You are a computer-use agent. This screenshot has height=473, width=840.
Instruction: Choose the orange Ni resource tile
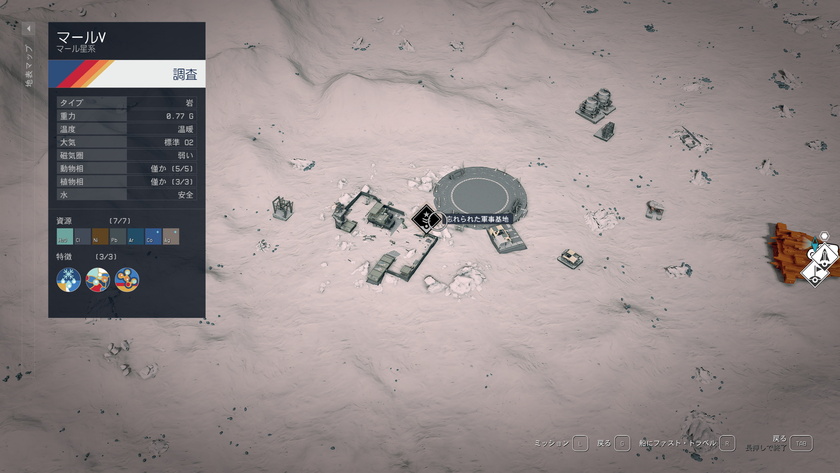[x=100, y=236]
